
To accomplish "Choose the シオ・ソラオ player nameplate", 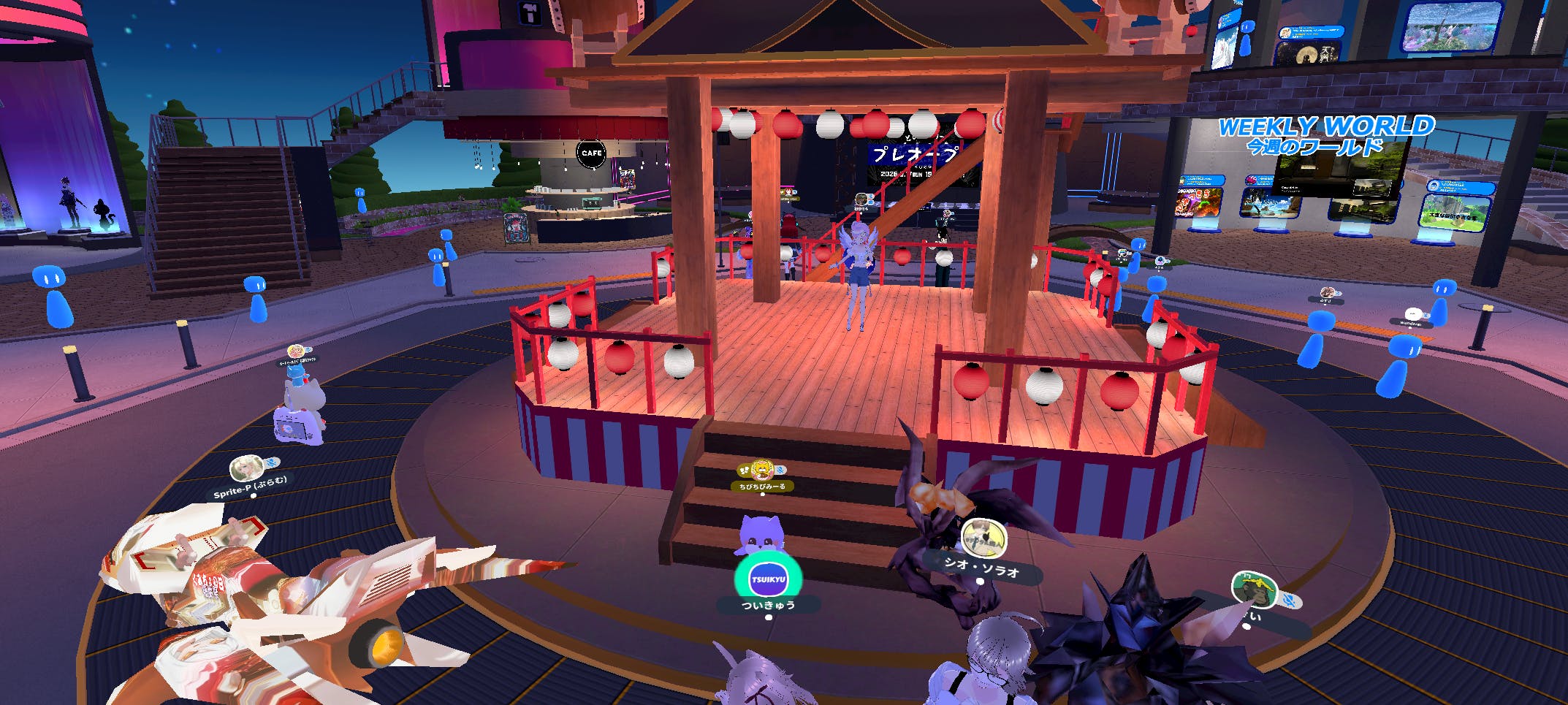I will (x=981, y=566).
